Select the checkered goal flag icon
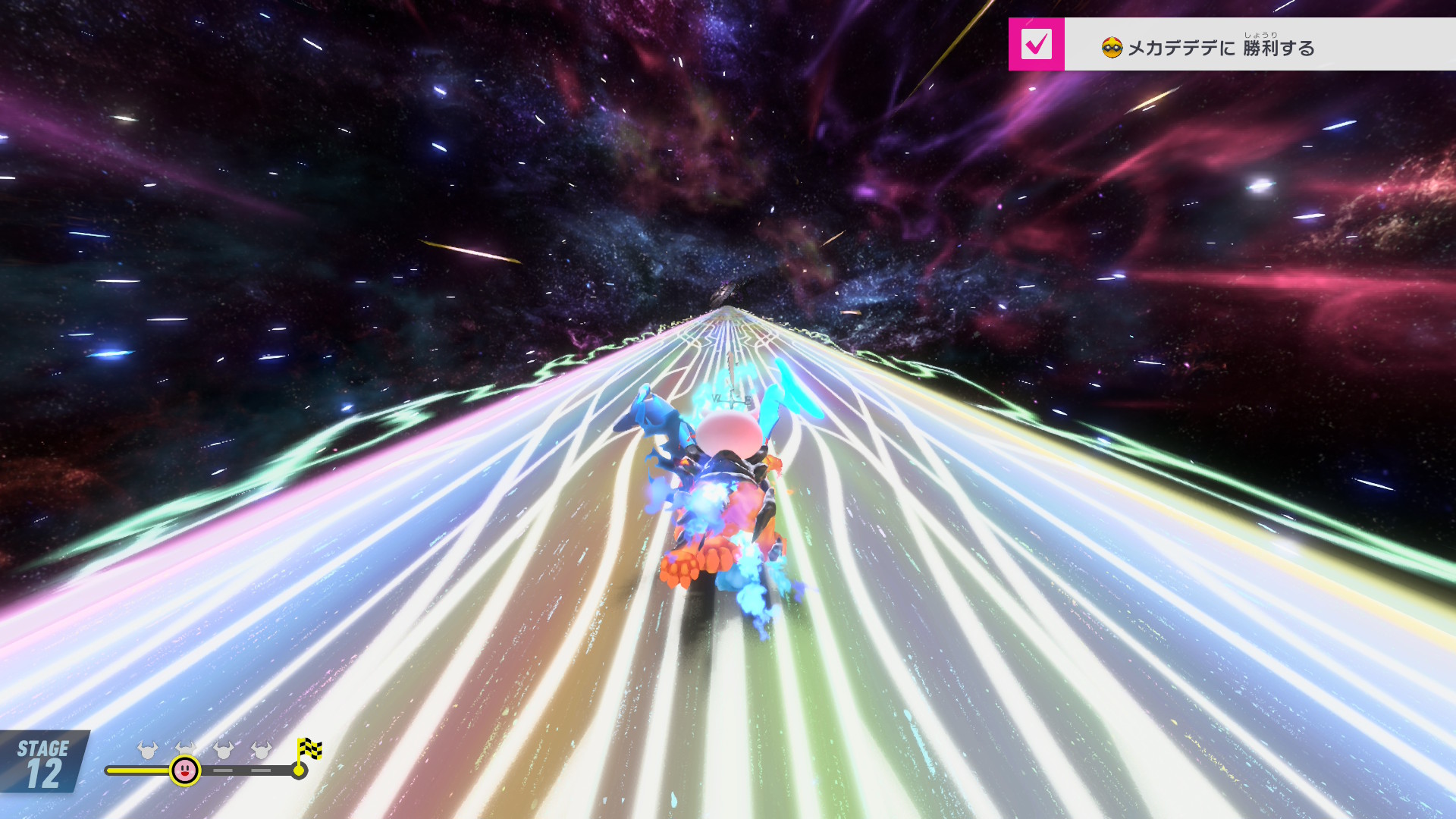This screenshot has height=819, width=1456. click(309, 750)
